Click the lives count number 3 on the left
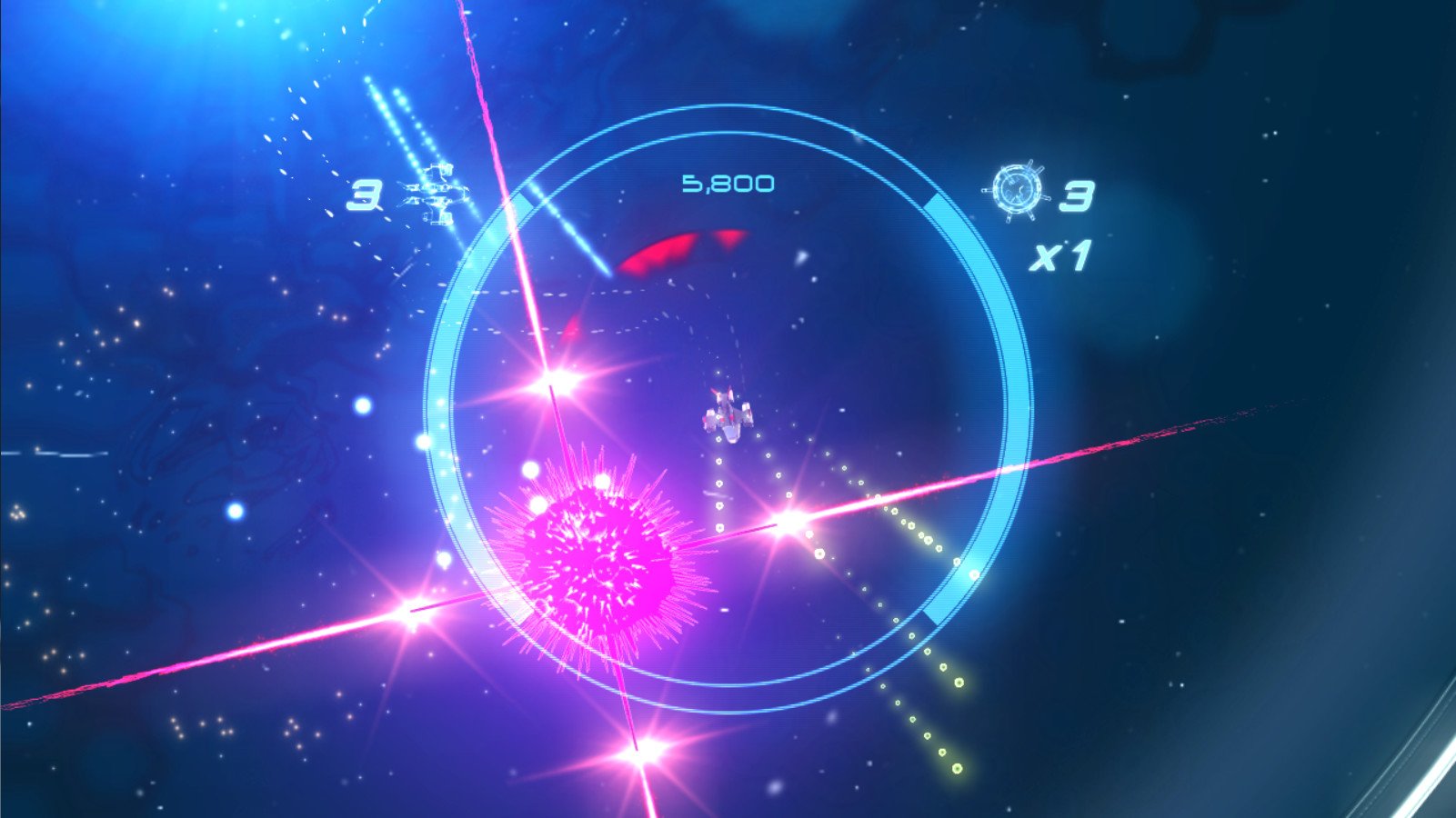 click(367, 195)
